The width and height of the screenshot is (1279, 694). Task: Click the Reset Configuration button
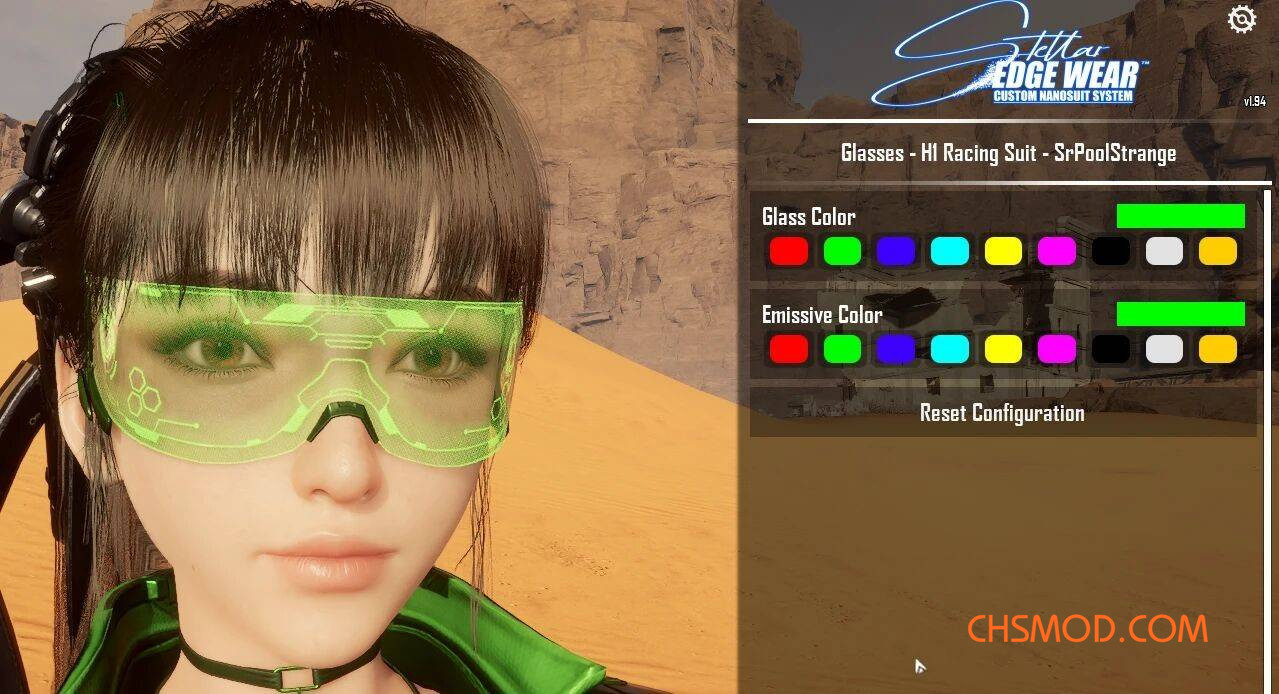1002,413
